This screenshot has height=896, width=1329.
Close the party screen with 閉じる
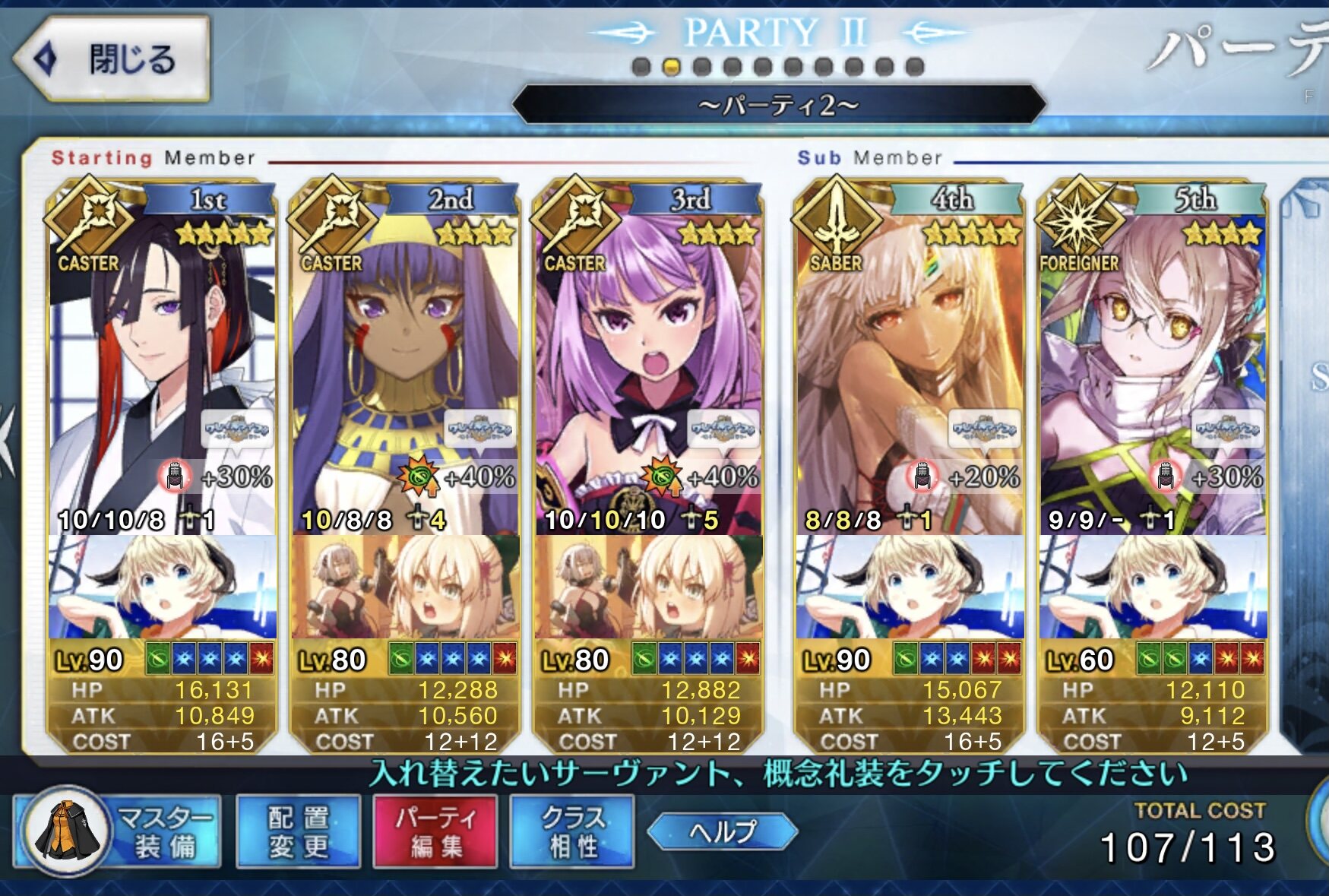point(111,59)
